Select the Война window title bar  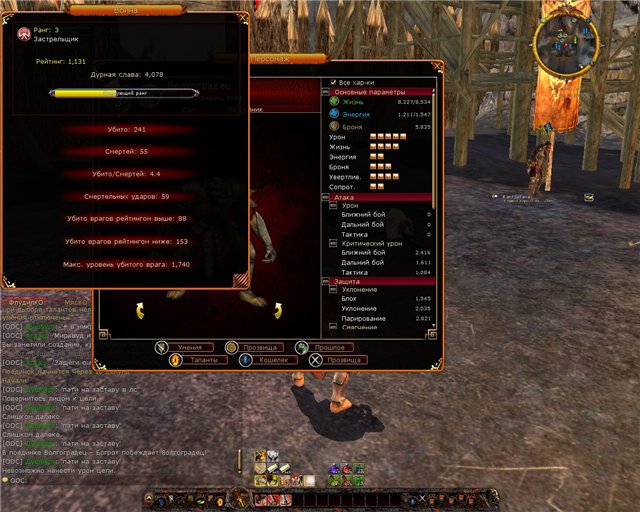(124, 6)
